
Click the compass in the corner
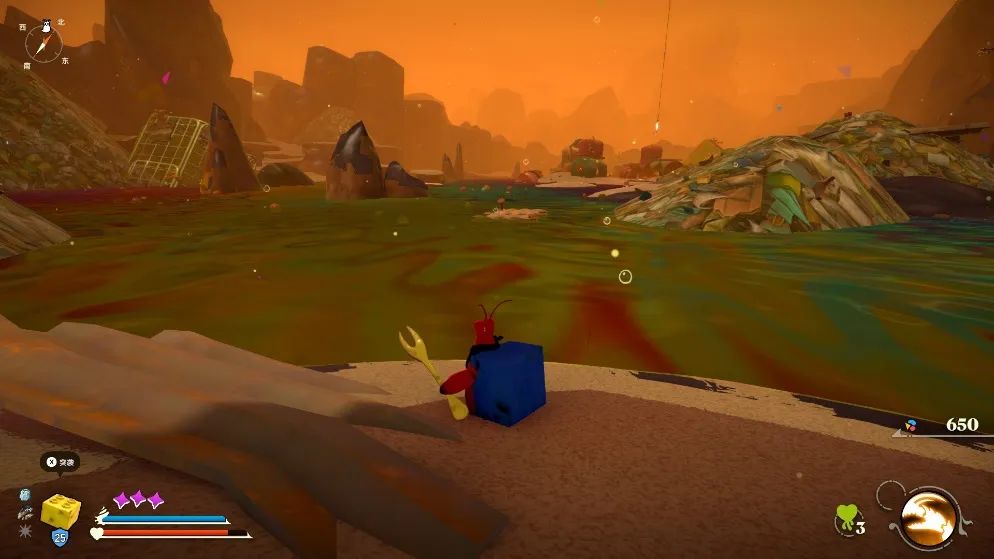[x=43, y=42]
